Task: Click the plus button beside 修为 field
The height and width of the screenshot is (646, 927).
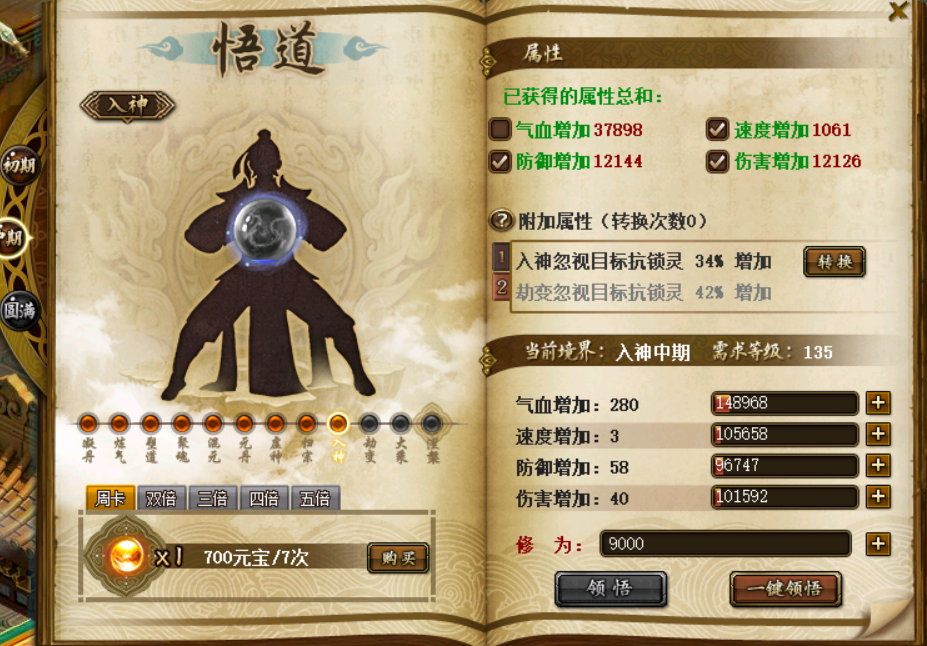Action: coord(878,543)
